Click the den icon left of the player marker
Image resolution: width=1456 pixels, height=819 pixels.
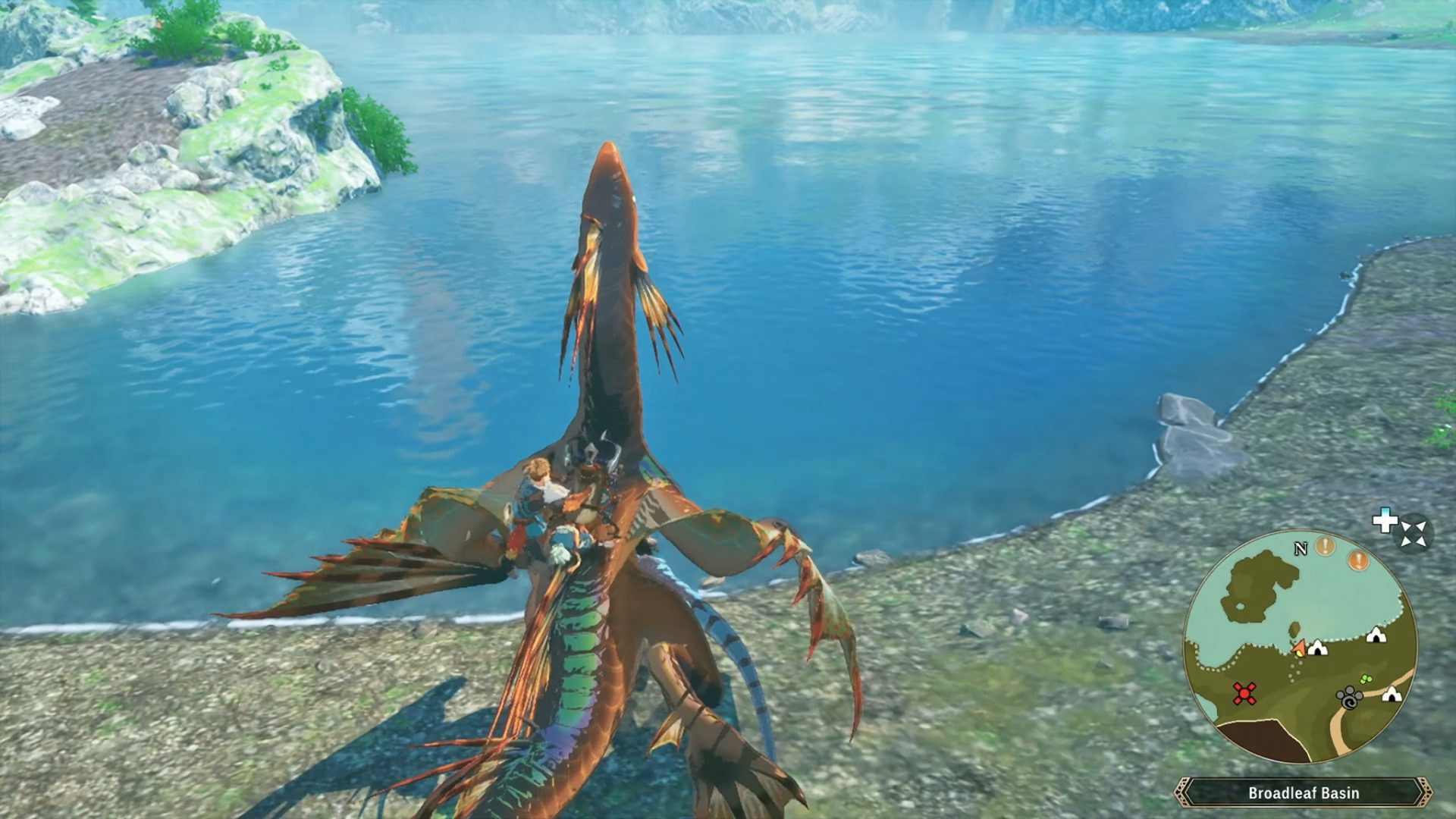[1318, 648]
